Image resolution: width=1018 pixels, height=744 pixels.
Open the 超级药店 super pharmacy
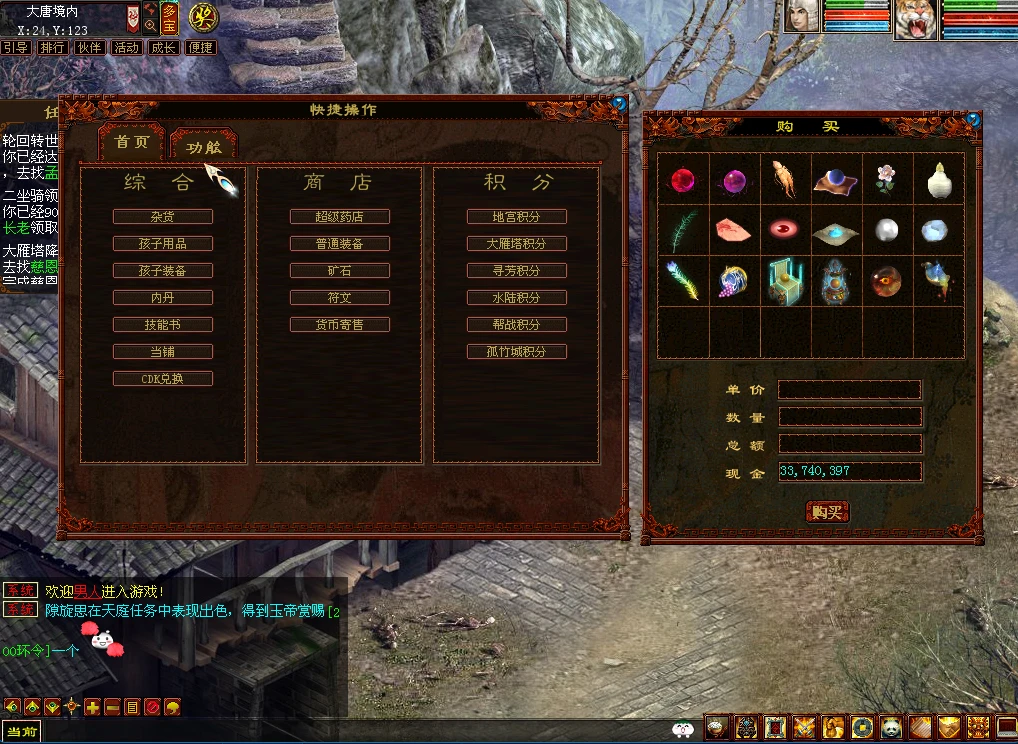[340, 217]
